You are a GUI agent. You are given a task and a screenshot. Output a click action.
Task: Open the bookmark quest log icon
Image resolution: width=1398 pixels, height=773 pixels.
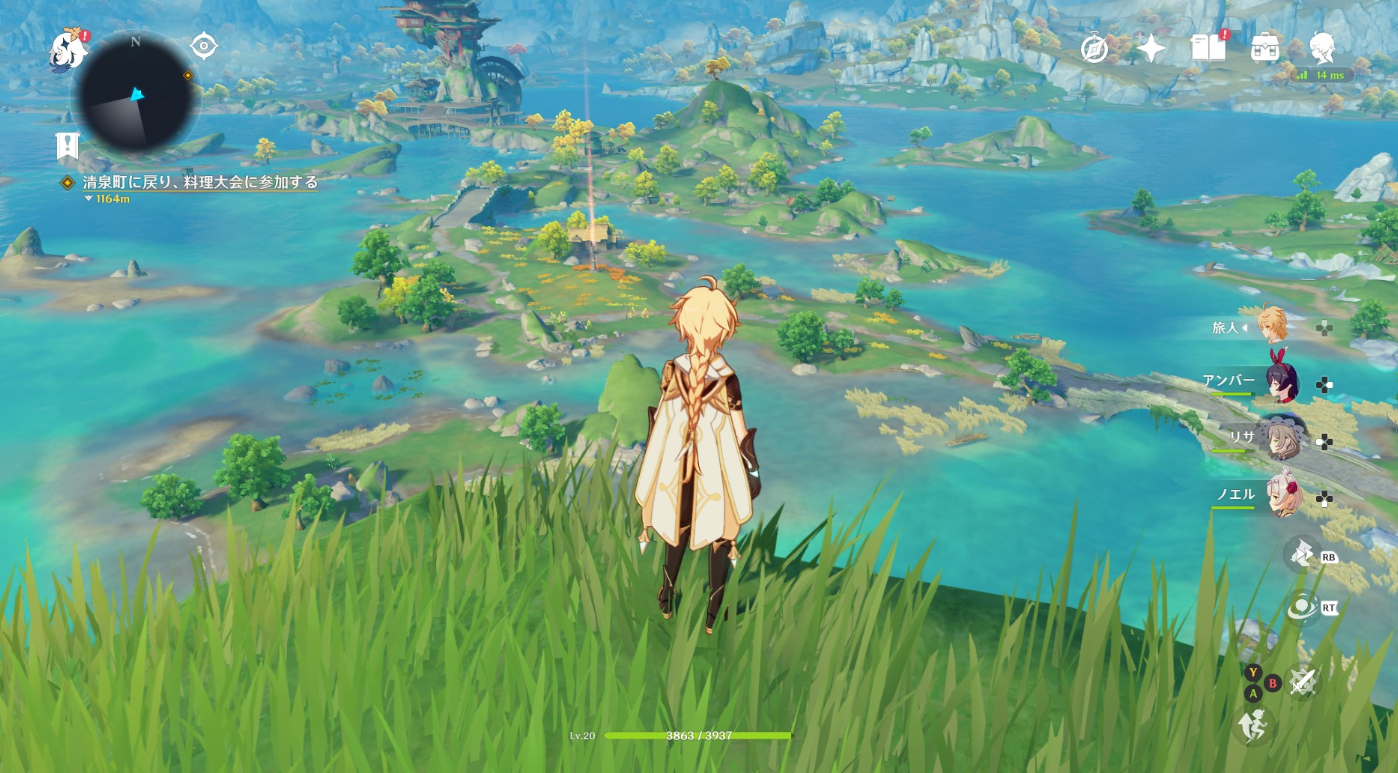pos(67,147)
